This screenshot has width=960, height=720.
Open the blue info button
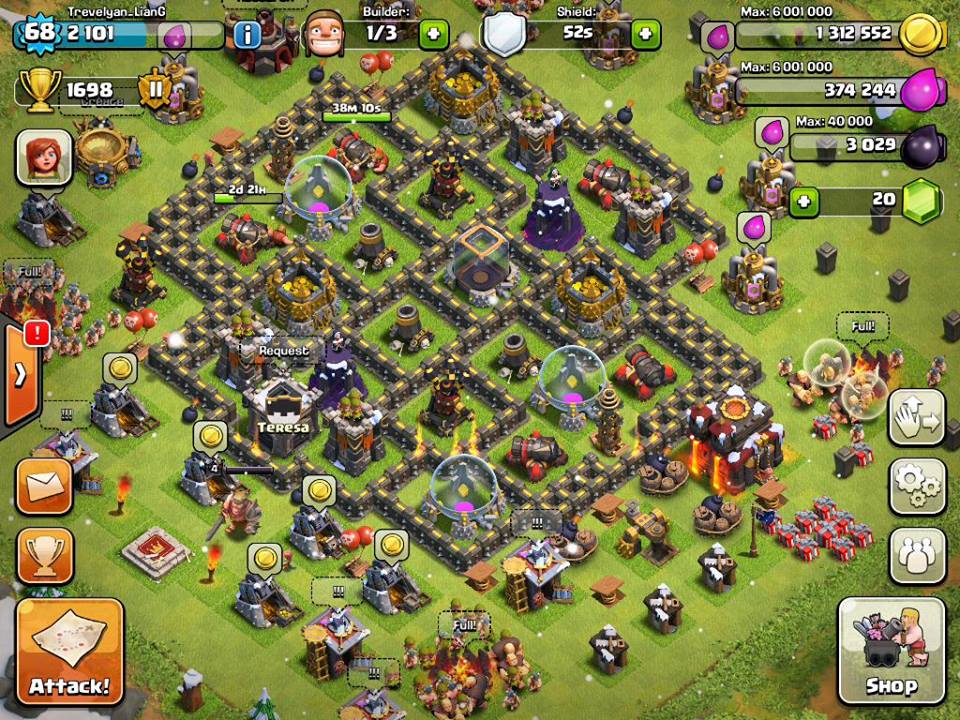point(246,36)
